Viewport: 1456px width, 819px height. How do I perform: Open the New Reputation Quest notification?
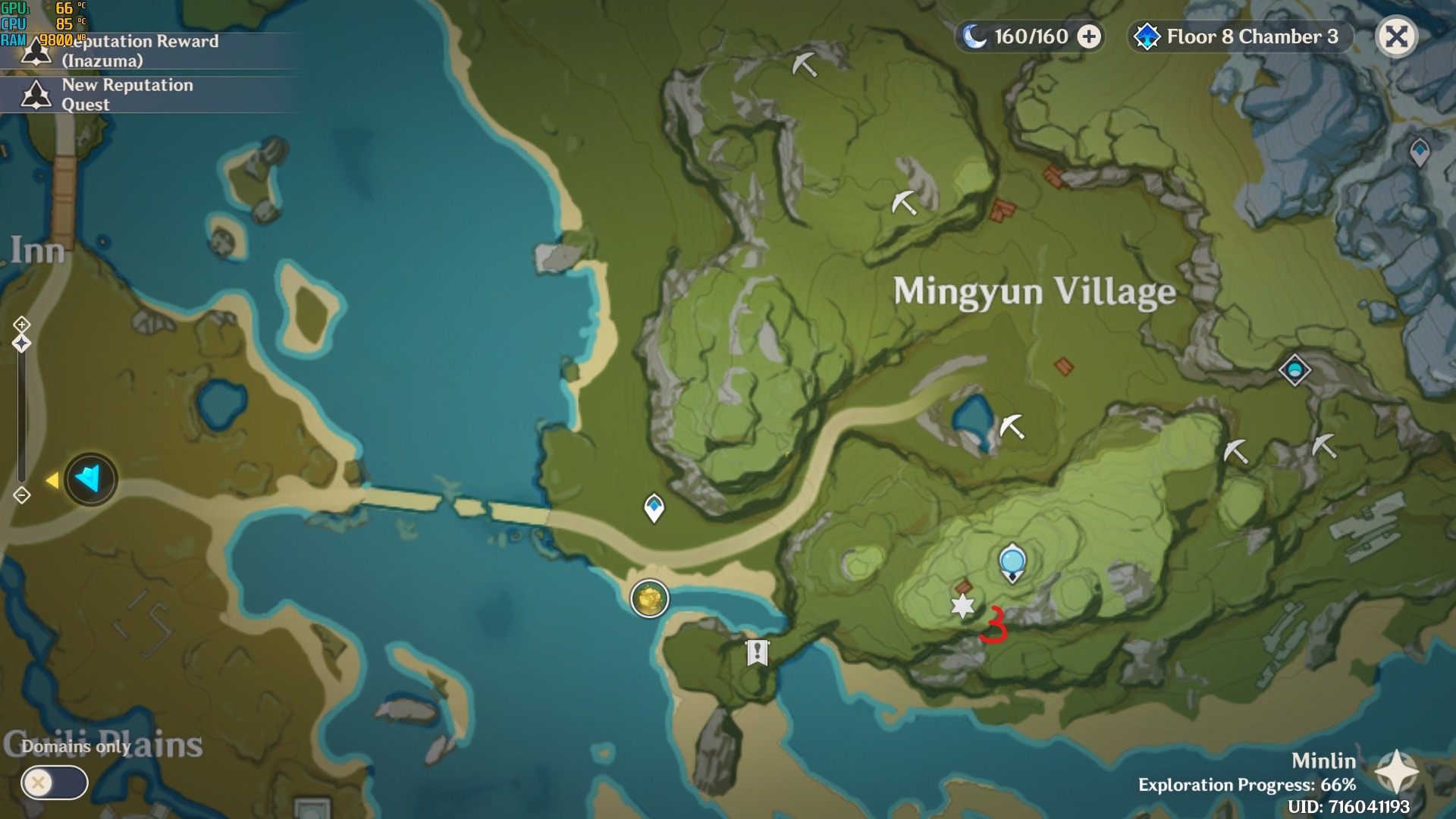(127, 95)
